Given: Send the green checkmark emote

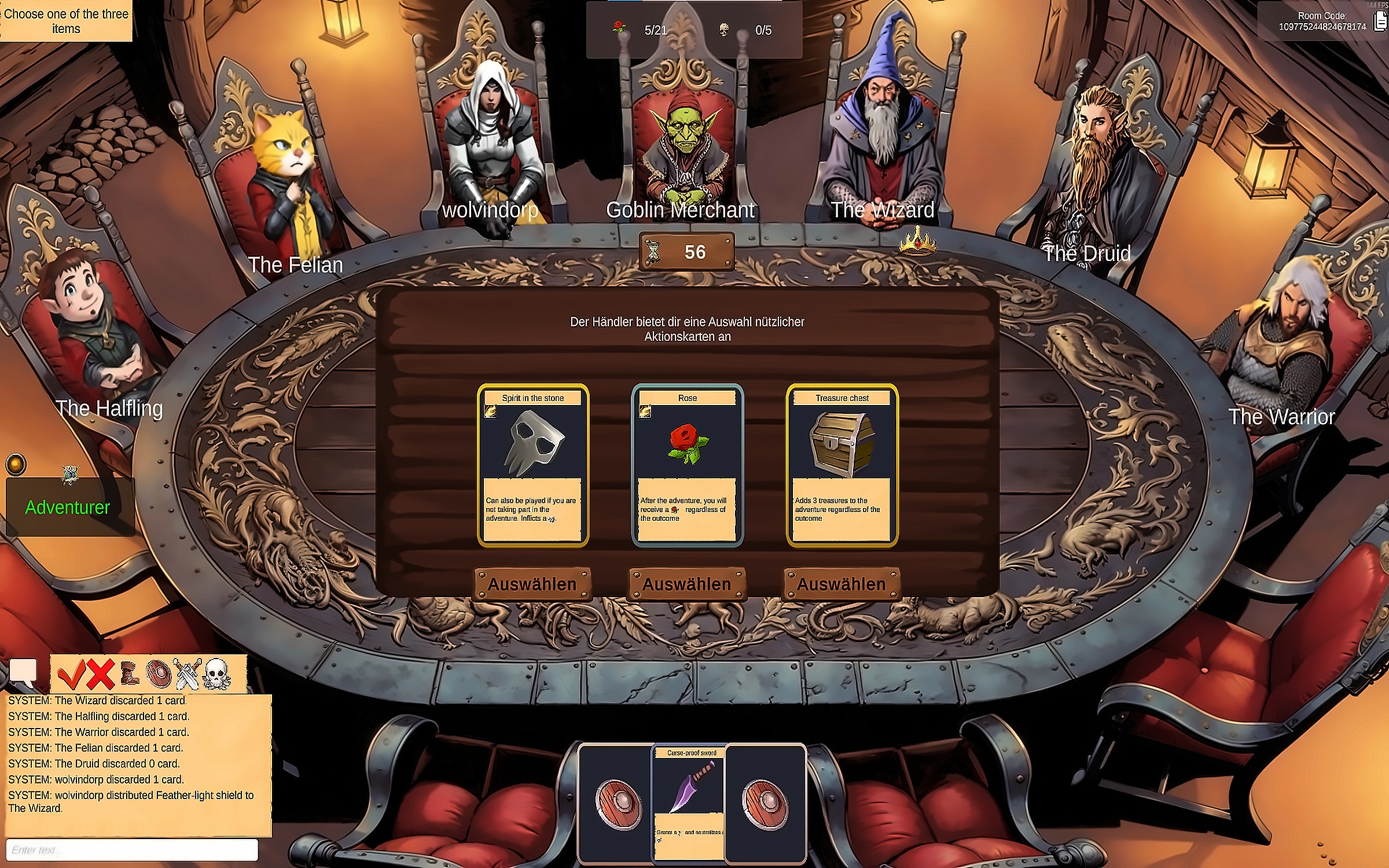Looking at the screenshot, I should (72, 674).
